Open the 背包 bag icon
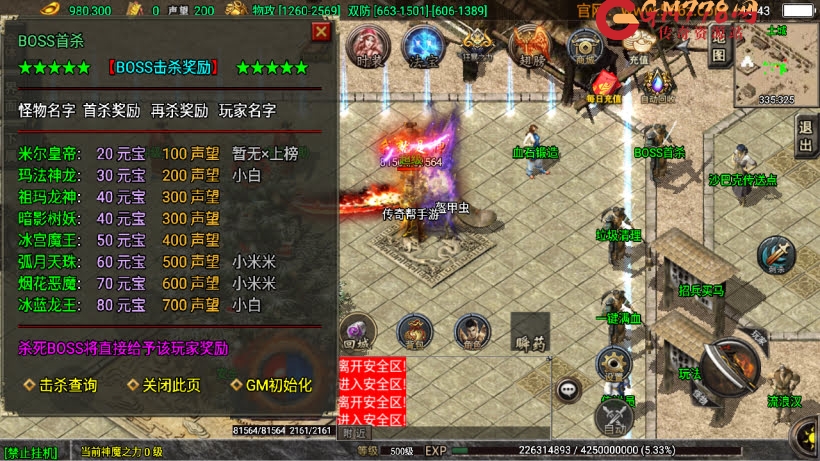The image size is (820, 461). click(x=414, y=333)
